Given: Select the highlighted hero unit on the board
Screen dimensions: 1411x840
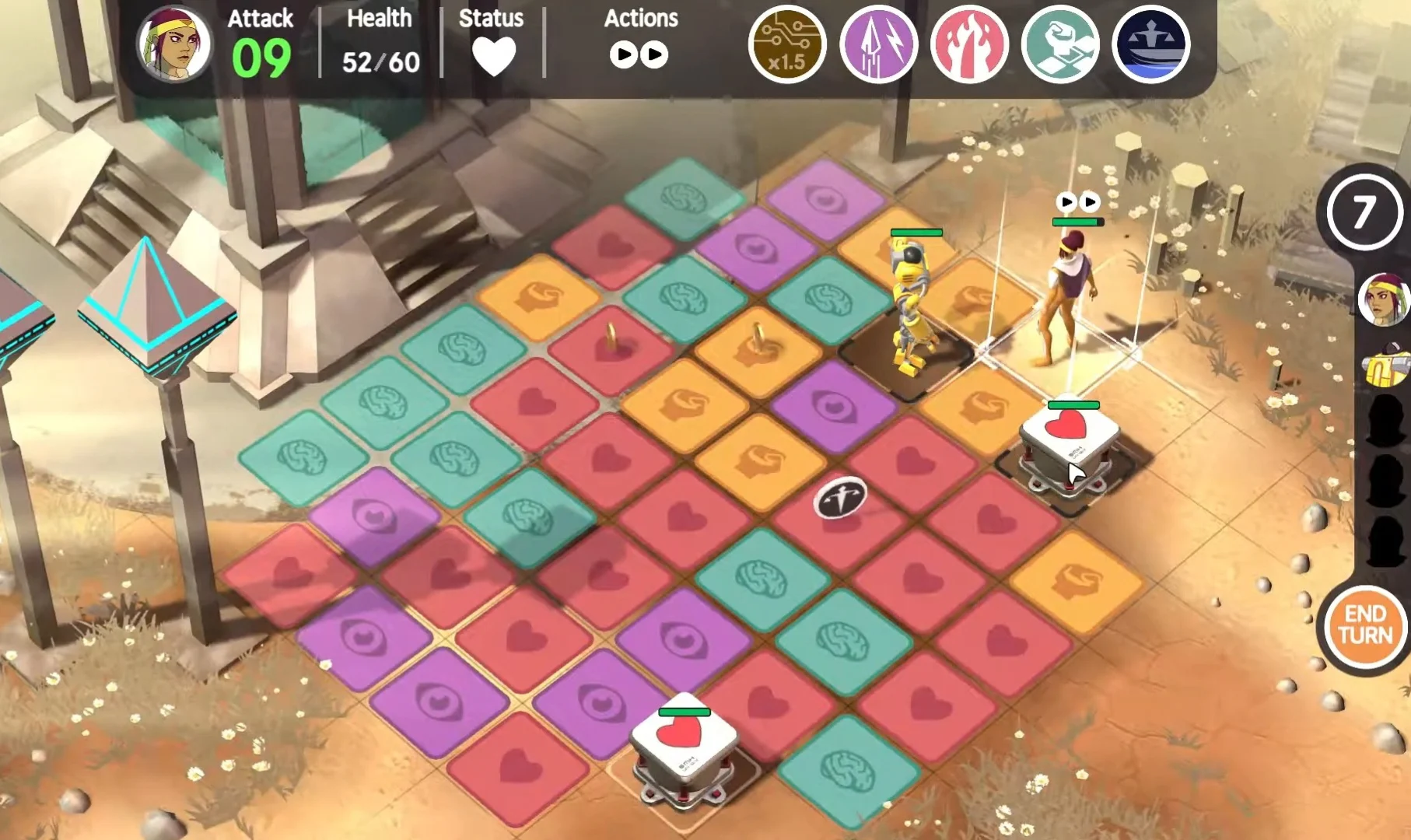Looking at the screenshot, I should tap(1066, 299).
